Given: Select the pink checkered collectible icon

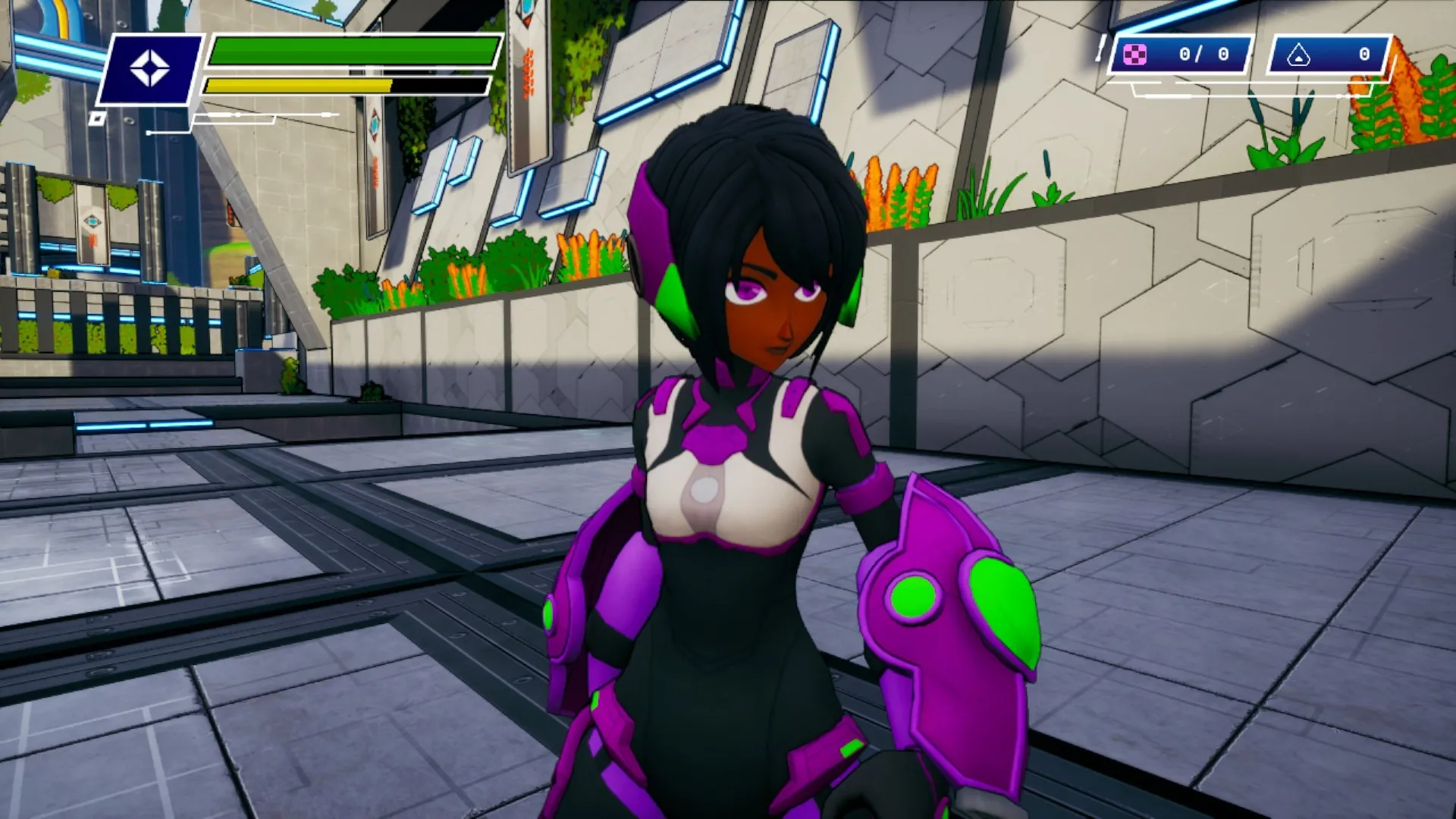Looking at the screenshot, I should [1134, 55].
